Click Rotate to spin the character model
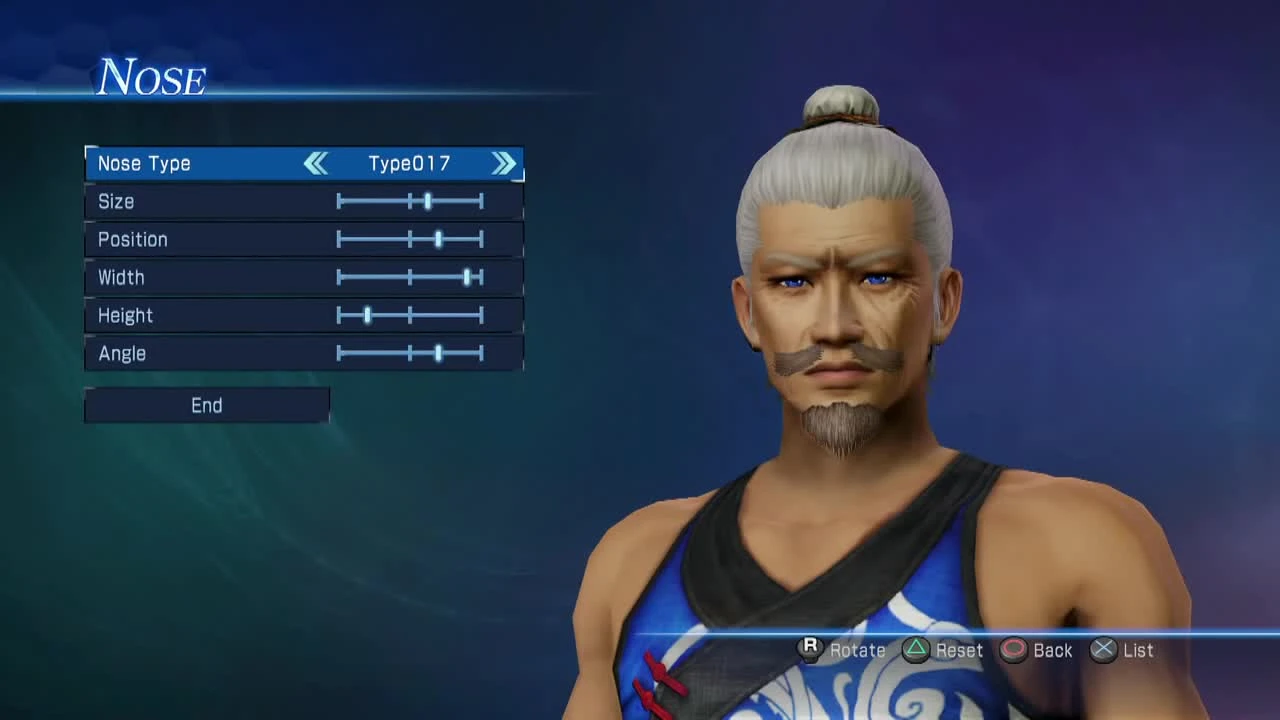 pyautogui.click(x=810, y=650)
